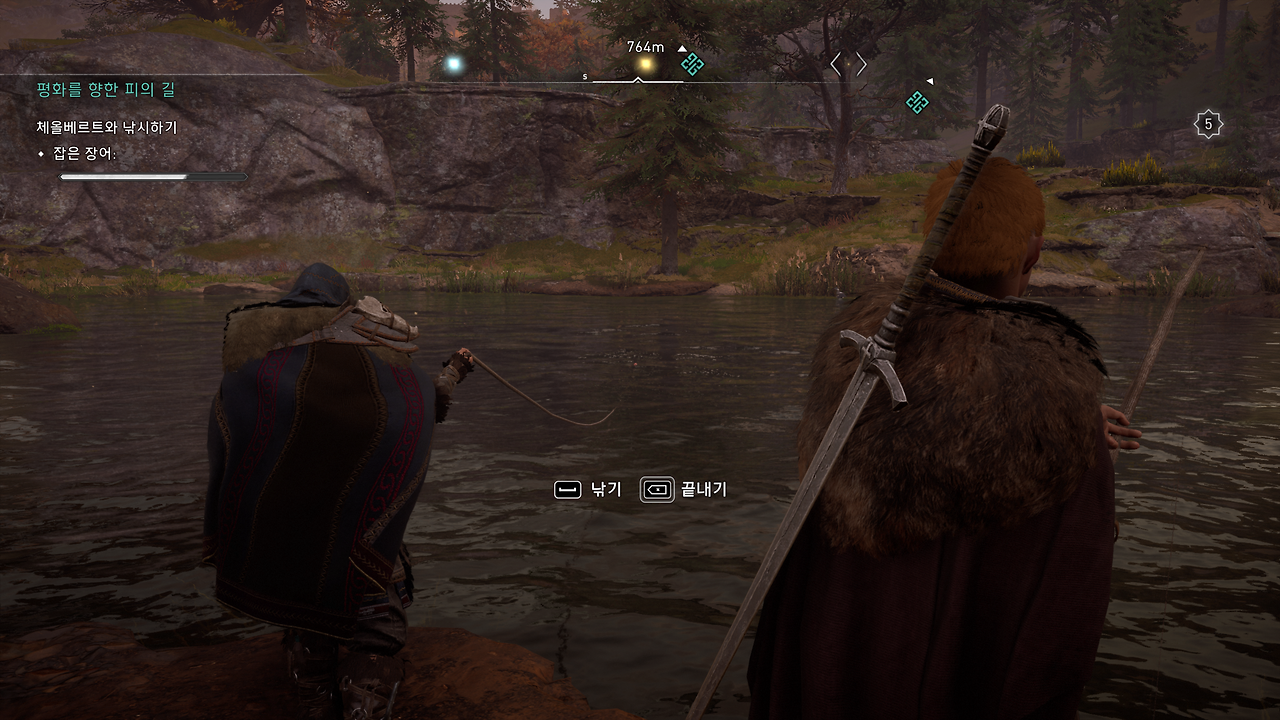
Task: Click the white triangle above the quest marker
Action: coord(682,48)
